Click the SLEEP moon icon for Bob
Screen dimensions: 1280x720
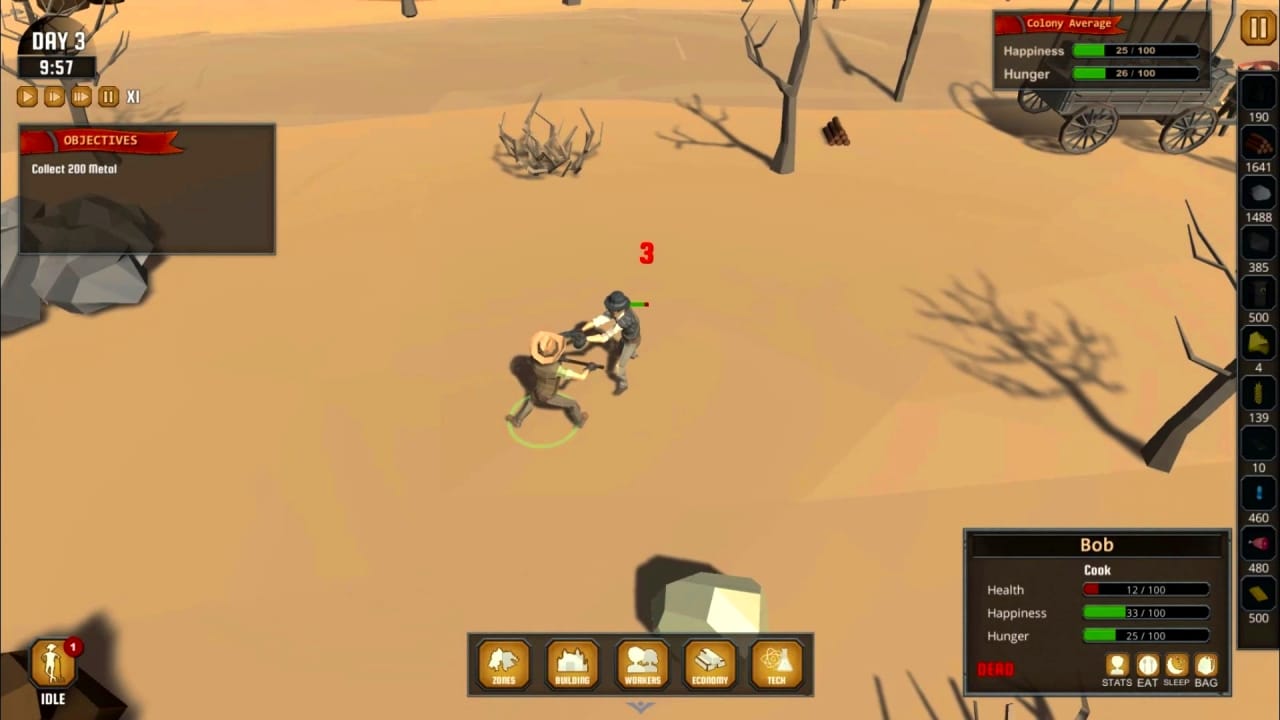(1175, 666)
